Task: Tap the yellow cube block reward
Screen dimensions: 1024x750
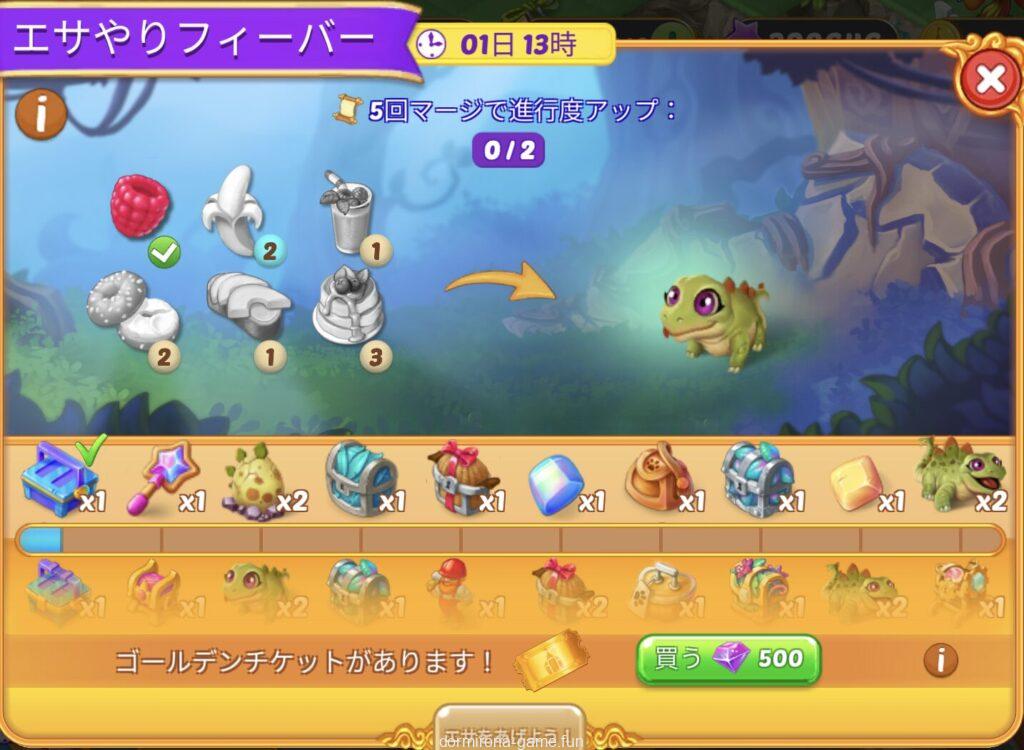Action: [856, 482]
